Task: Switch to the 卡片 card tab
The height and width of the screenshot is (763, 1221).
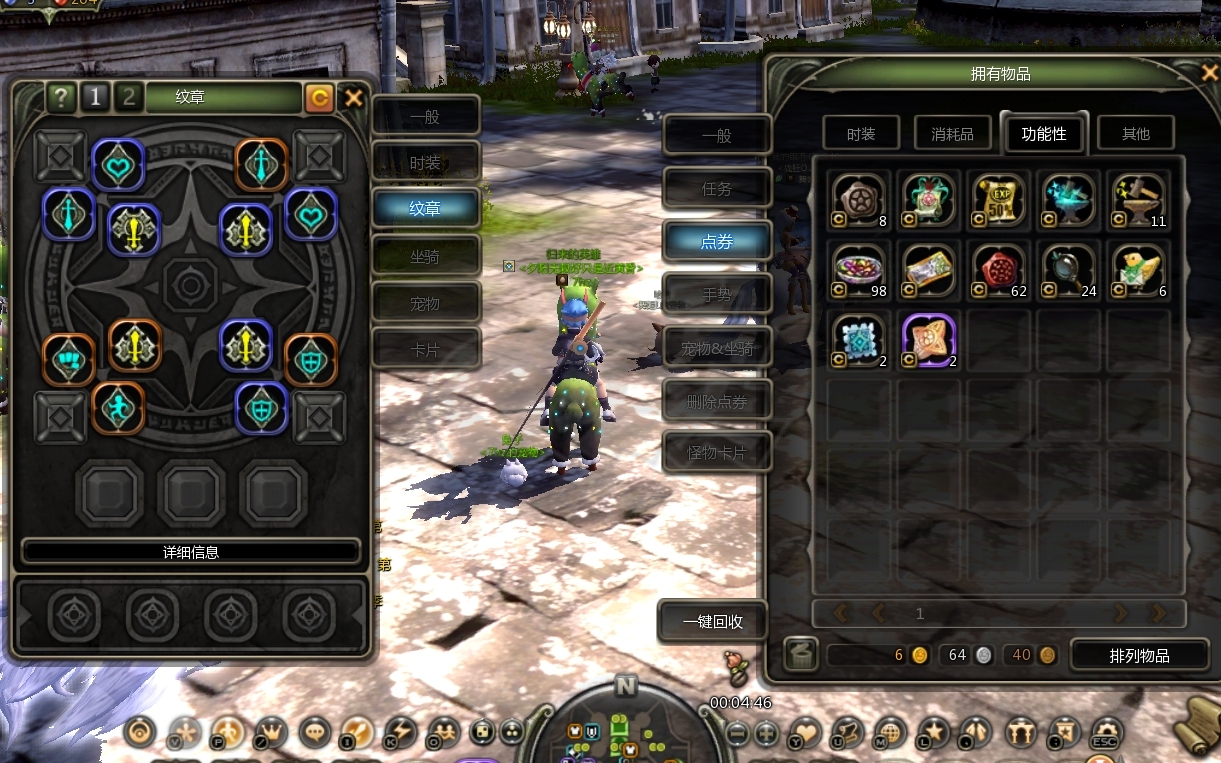Action: click(x=426, y=349)
